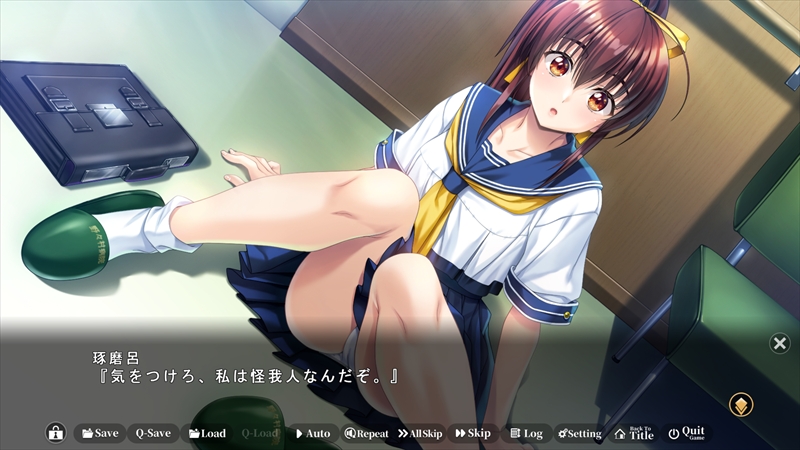The width and height of the screenshot is (800, 450).
Task: Quick save with Q-Save
Action: coord(153,433)
